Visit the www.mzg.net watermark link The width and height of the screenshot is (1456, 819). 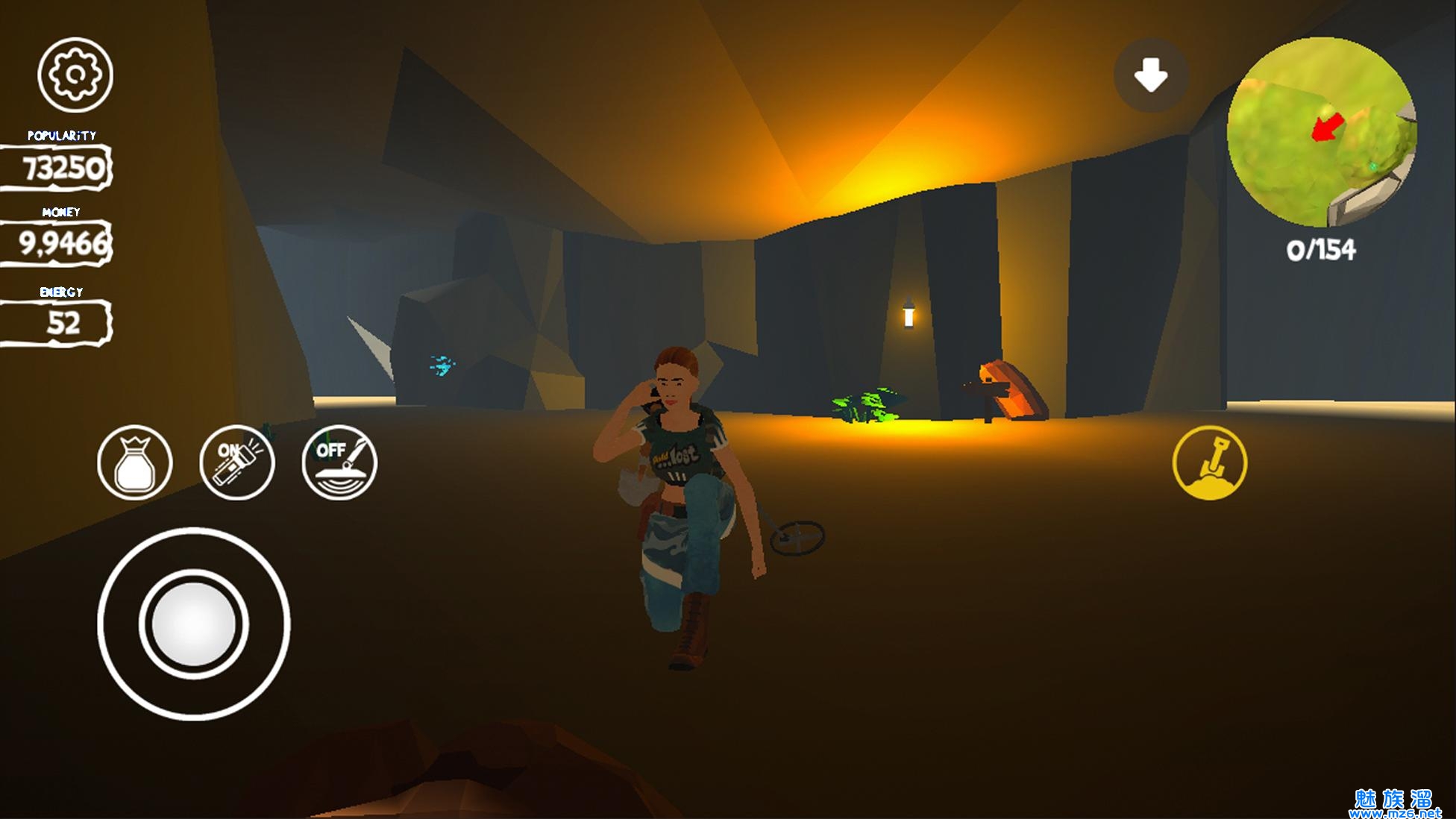click(1394, 812)
